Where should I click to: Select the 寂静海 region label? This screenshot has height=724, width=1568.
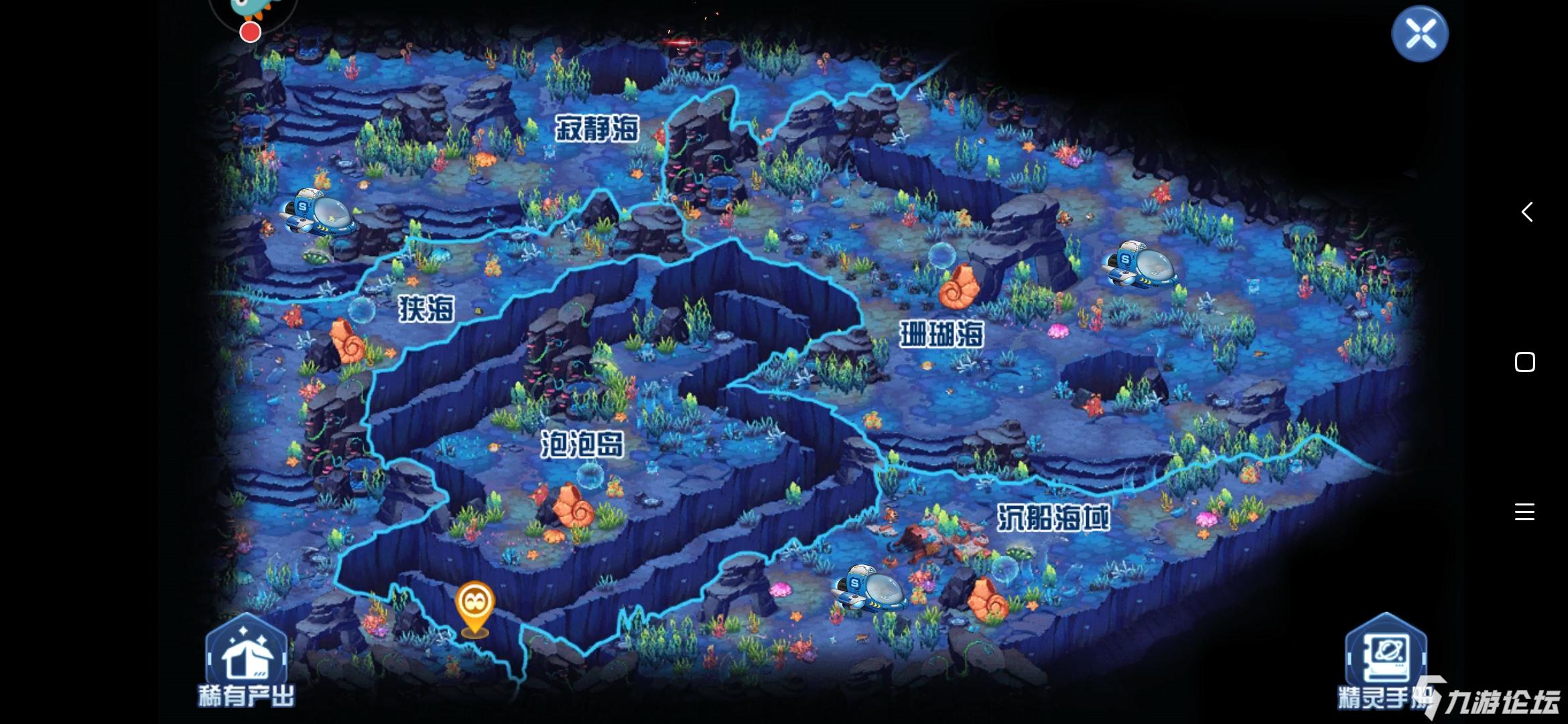click(598, 127)
